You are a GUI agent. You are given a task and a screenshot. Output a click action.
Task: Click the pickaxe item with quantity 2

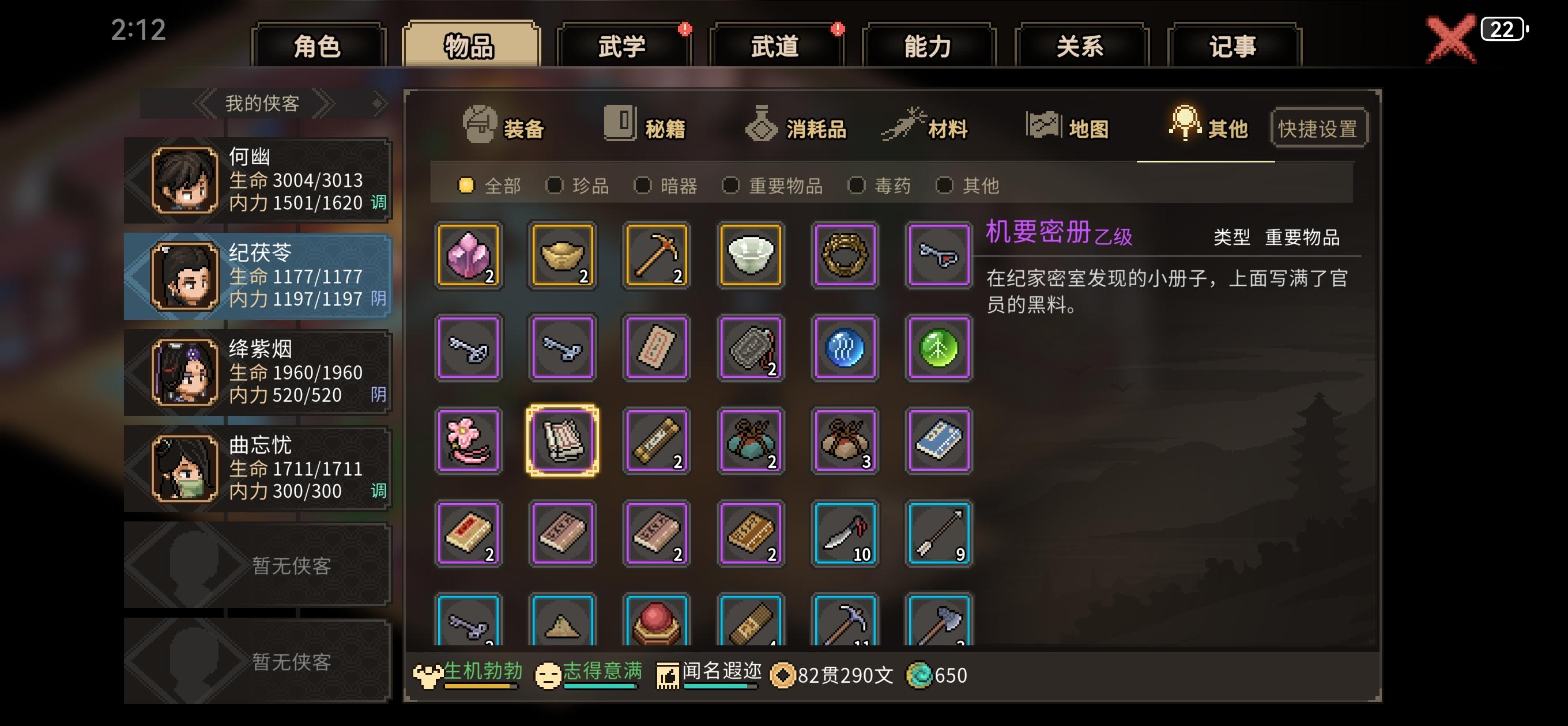pos(656,255)
